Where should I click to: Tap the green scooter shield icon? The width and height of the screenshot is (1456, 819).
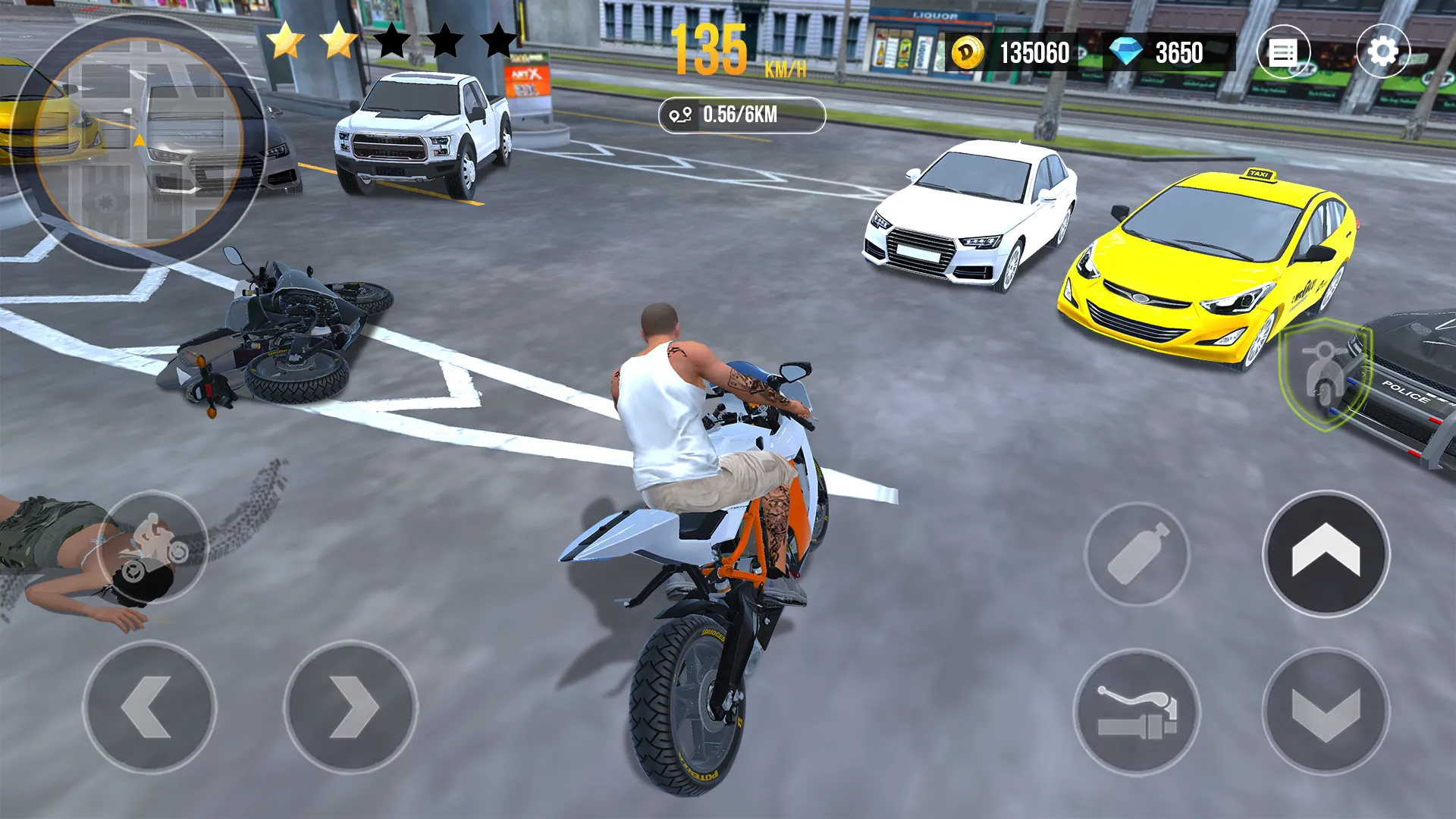coord(1325,374)
